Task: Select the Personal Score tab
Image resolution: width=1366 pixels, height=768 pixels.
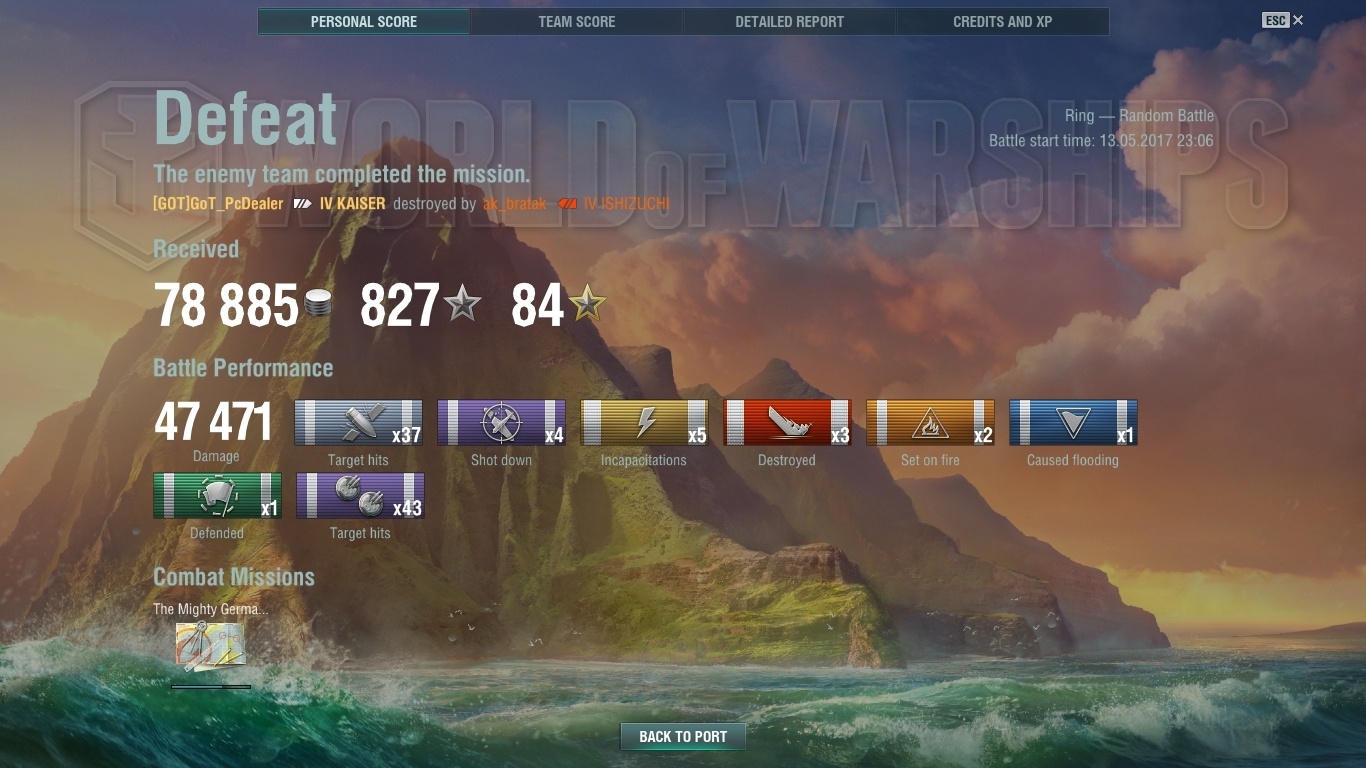Action: click(364, 21)
